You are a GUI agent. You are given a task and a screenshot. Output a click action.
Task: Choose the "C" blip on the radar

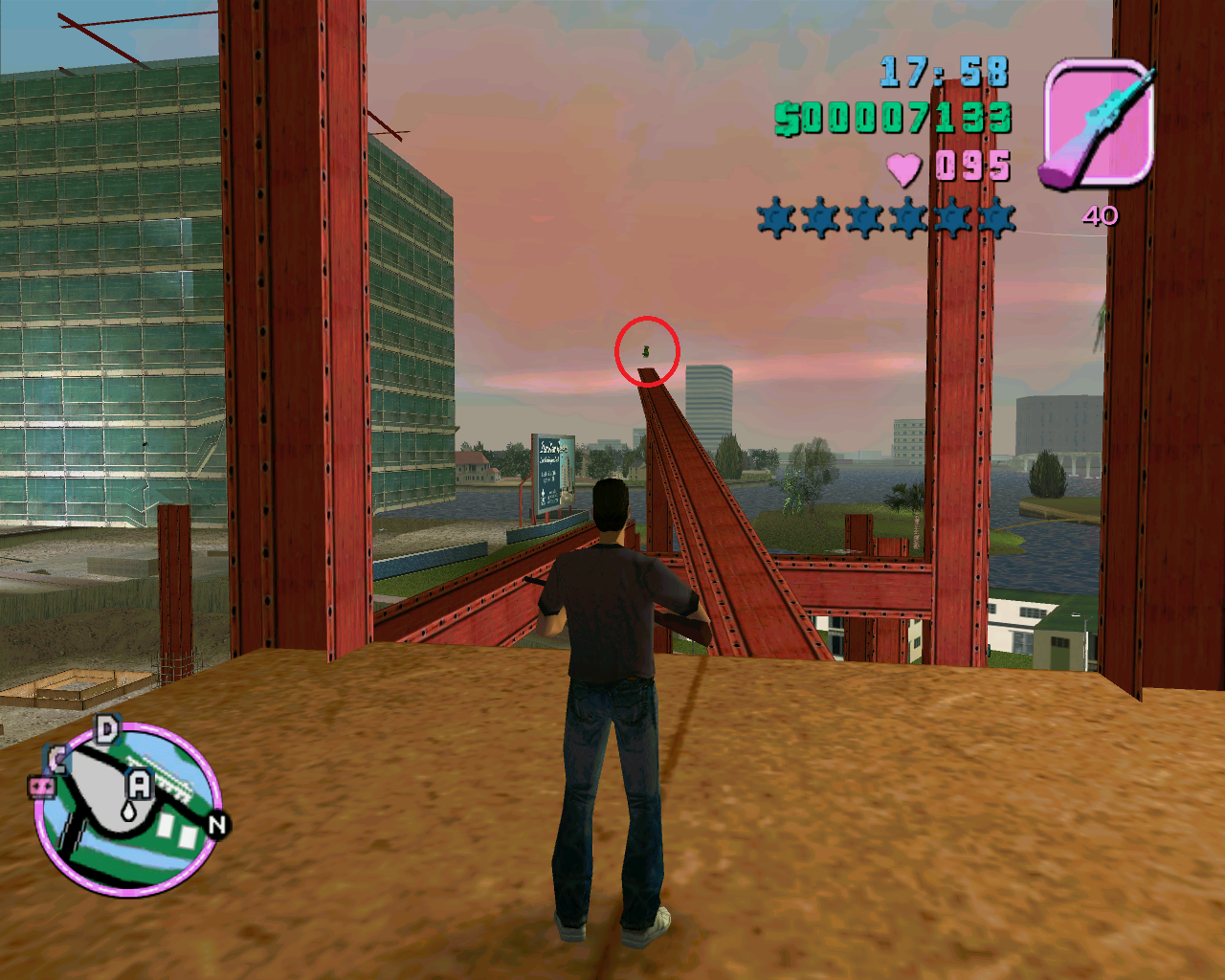click(58, 760)
